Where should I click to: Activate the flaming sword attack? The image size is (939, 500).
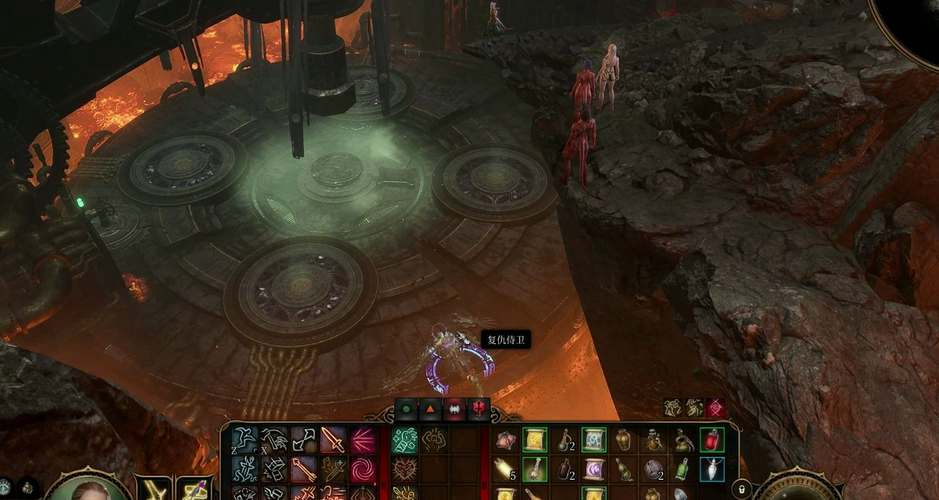[333, 439]
